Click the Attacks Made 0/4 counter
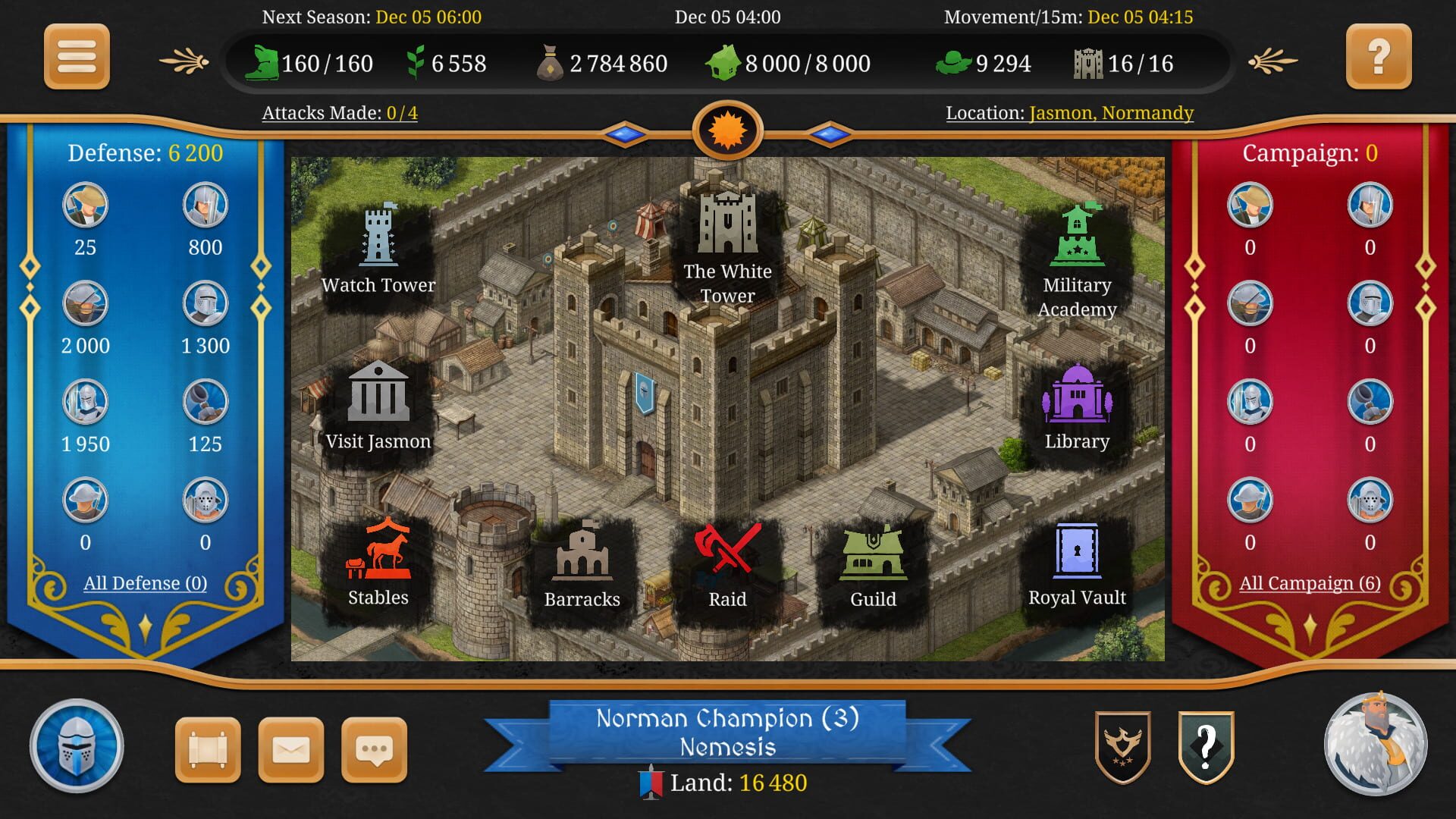Image resolution: width=1456 pixels, height=819 pixels. [339, 112]
